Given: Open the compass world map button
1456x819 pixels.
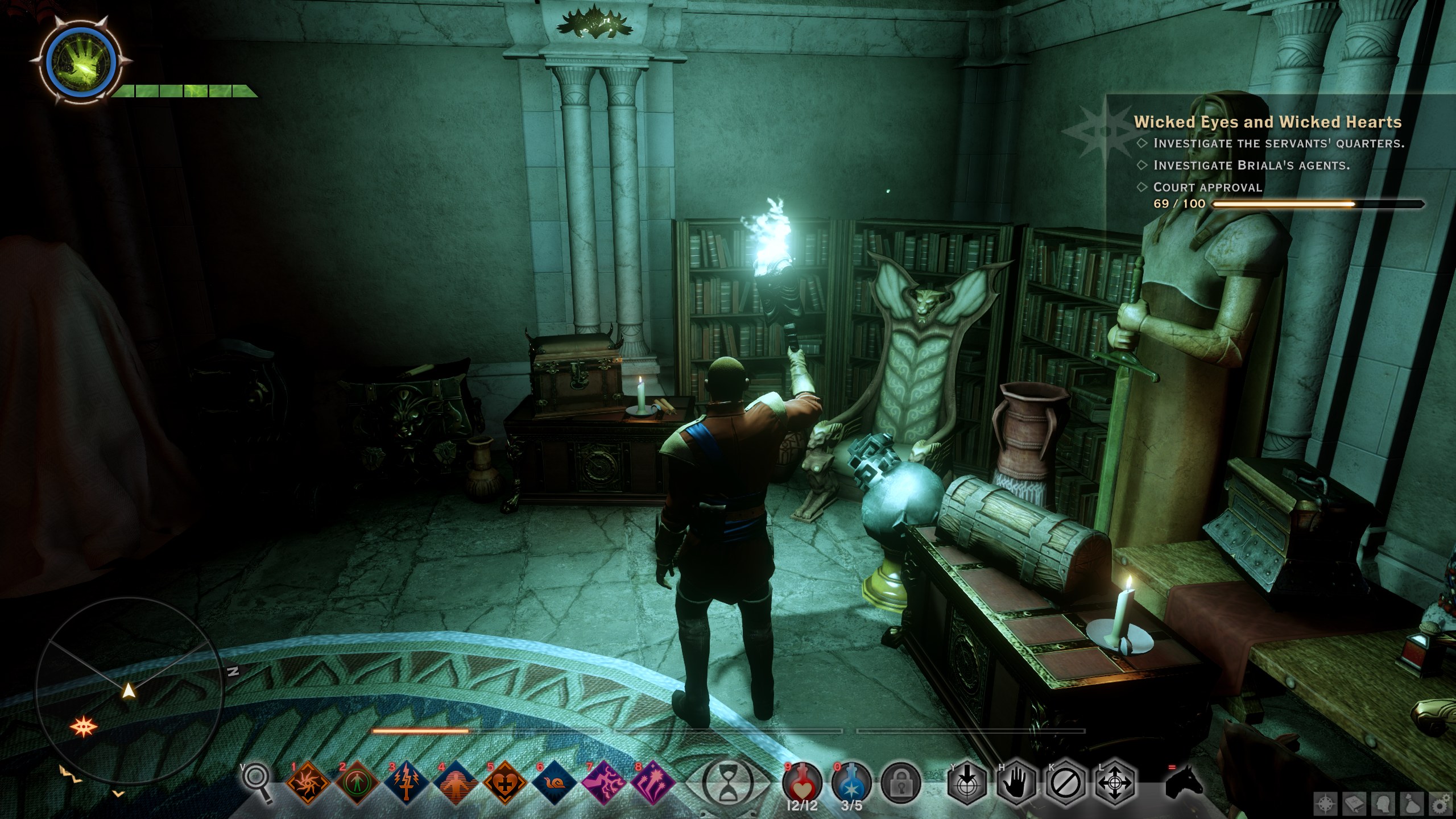Looking at the screenshot, I should pos(1326,805).
